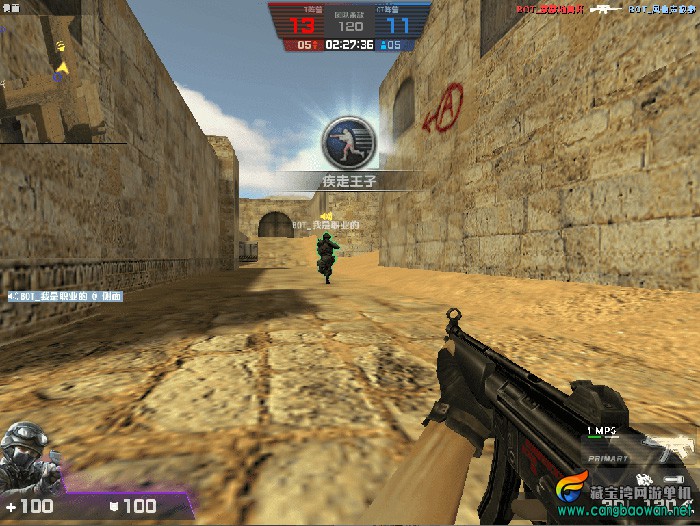This screenshot has width=700, height=526.
Task: Click the kill feed rifle icon
Action: (x=606, y=9)
